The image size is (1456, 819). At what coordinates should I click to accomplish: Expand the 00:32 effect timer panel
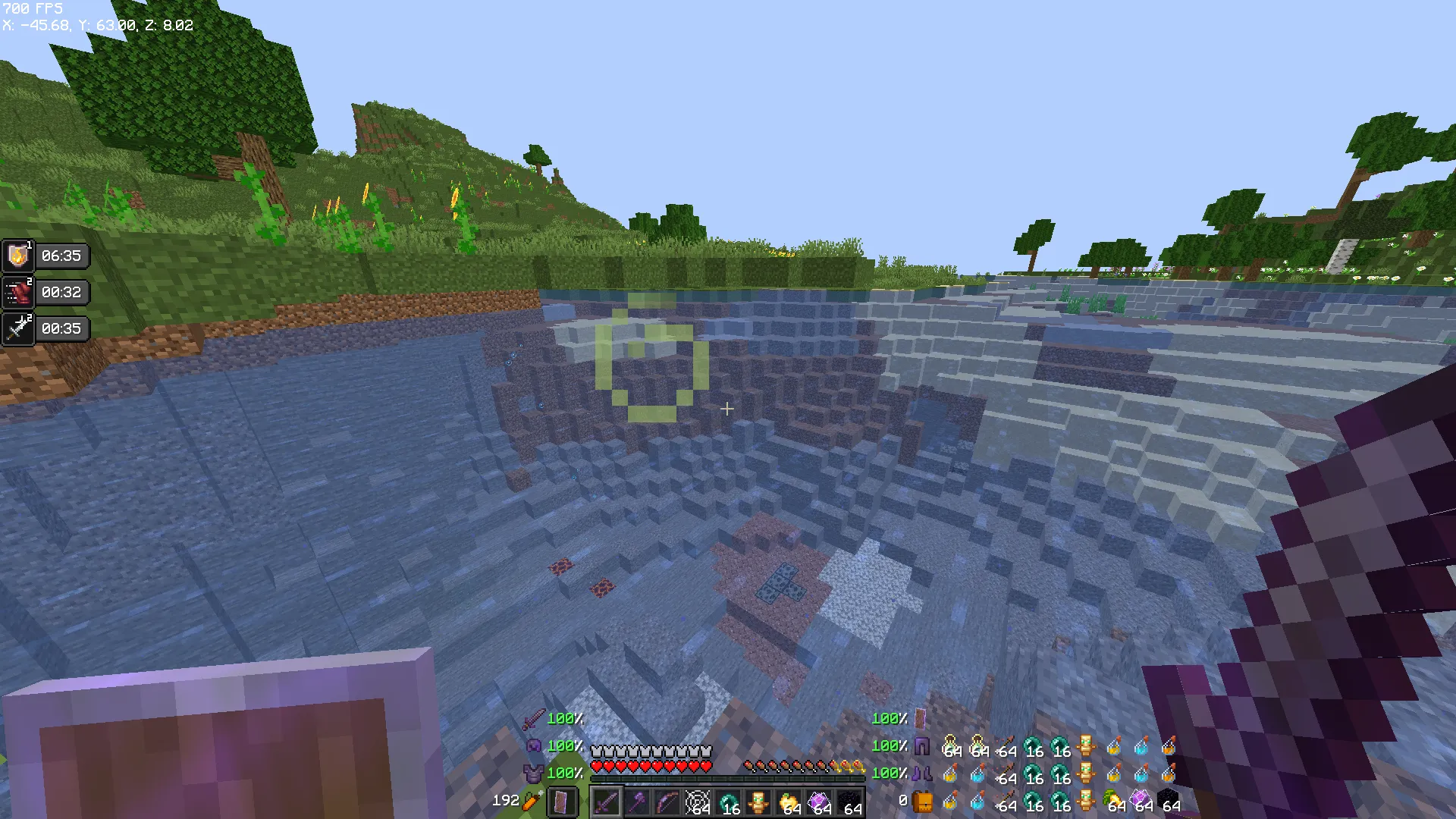point(62,292)
